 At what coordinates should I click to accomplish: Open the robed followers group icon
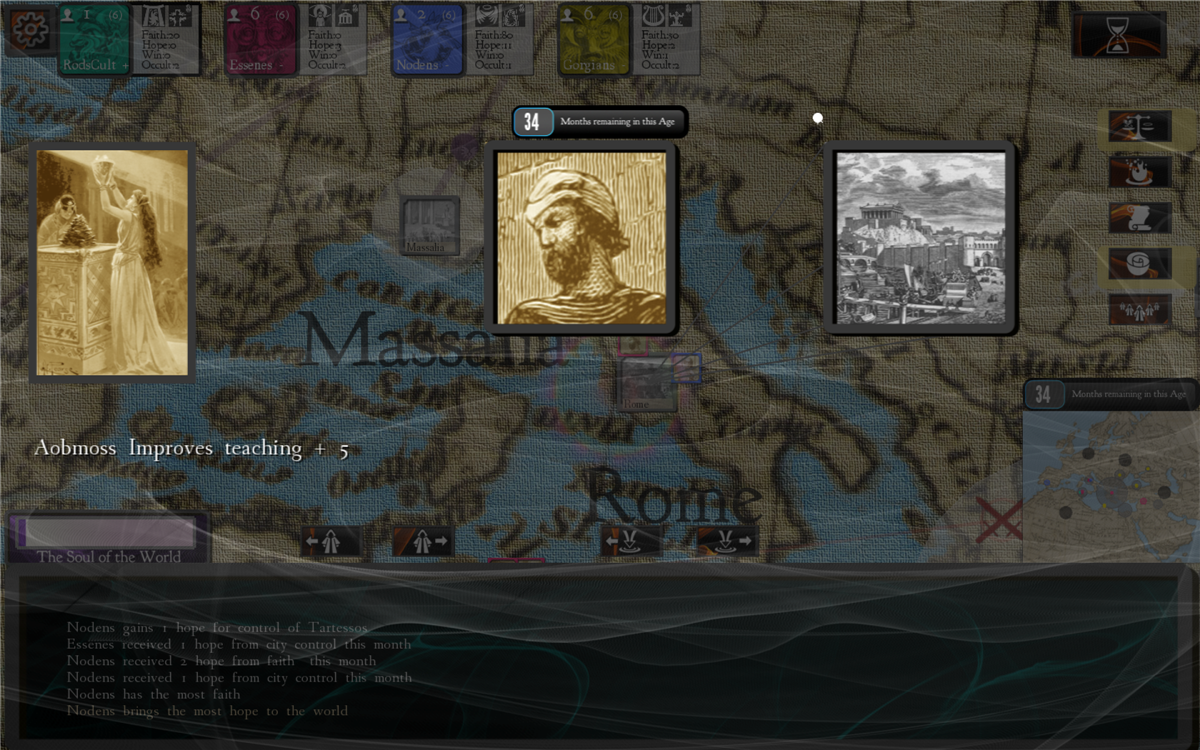click(x=1139, y=309)
